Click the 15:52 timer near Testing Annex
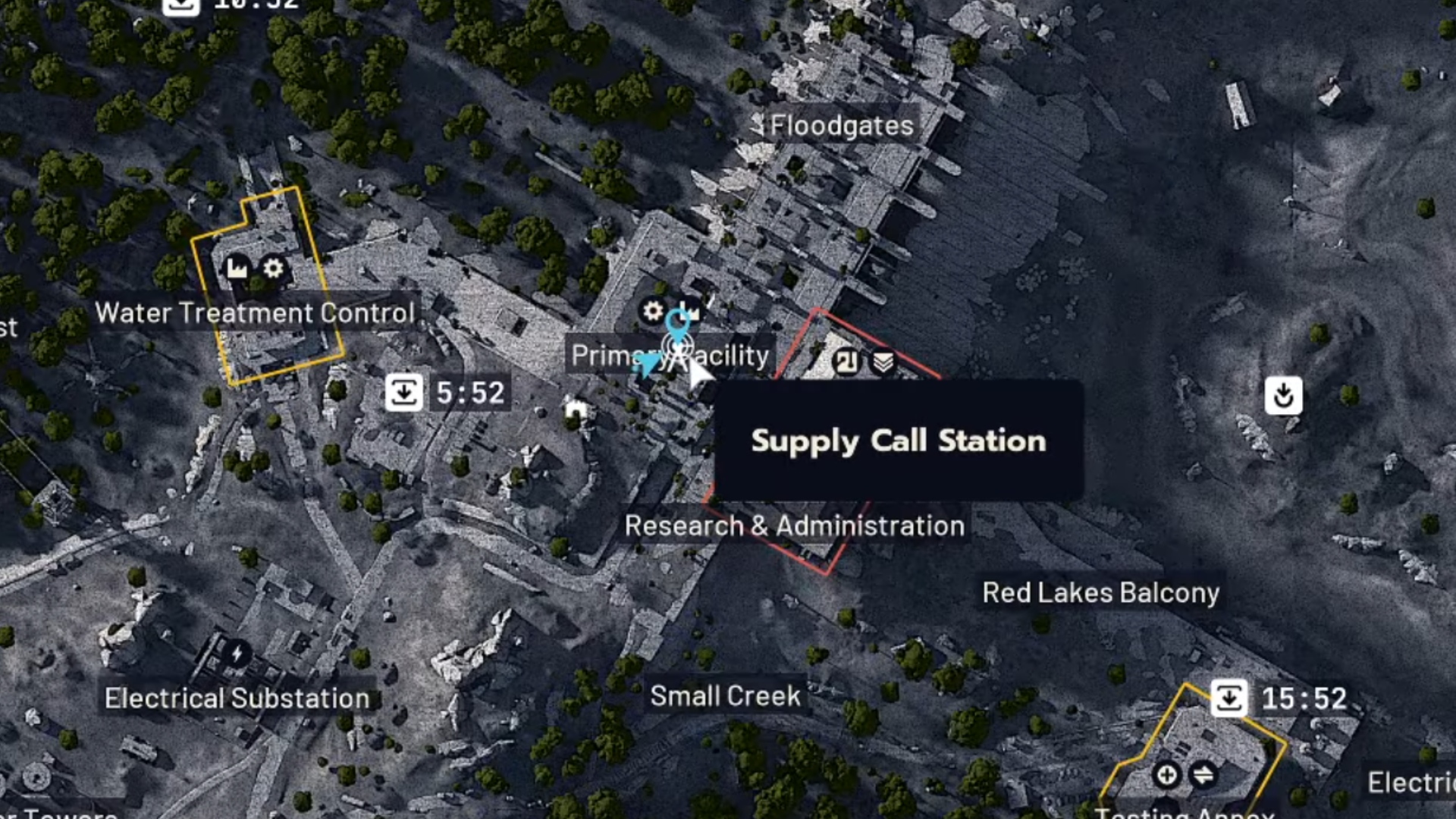The width and height of the screenshot is (1456, 819). 1280,697
